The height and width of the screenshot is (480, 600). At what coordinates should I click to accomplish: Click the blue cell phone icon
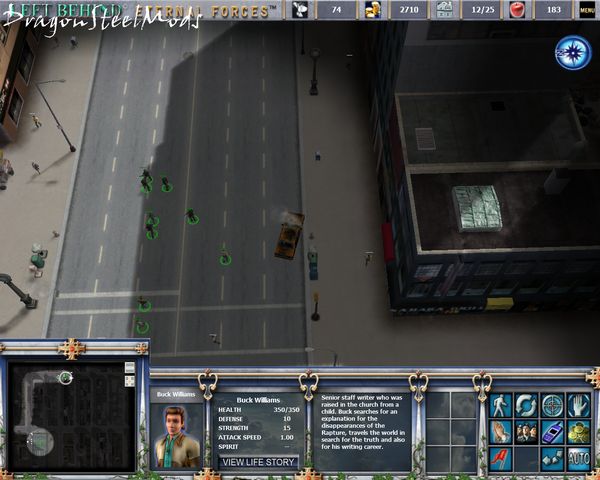552,431
